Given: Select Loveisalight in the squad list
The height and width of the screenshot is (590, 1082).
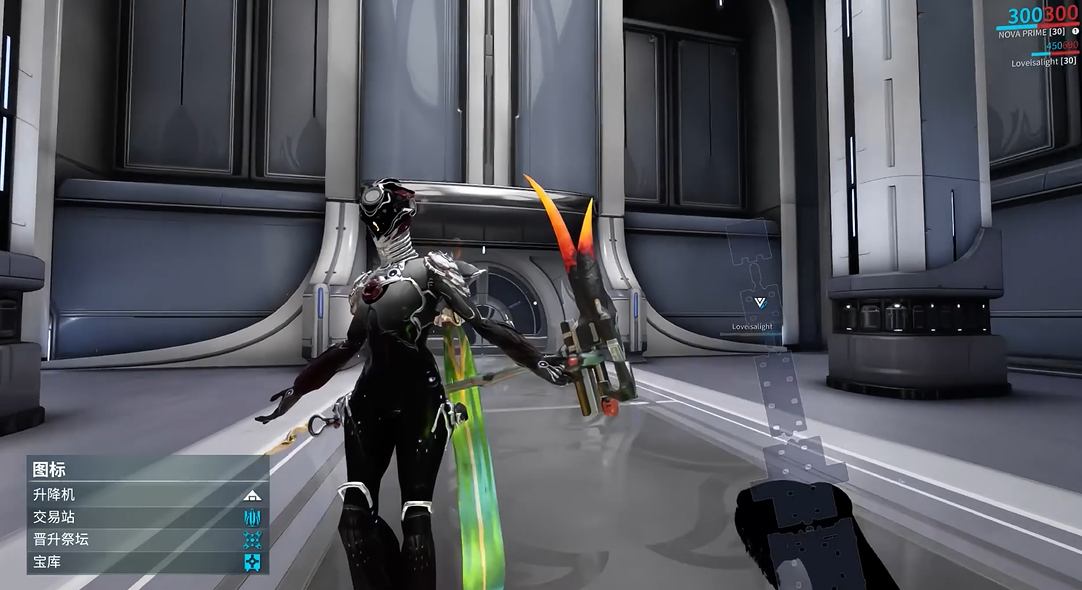Looking at the screenshot, I should click(1043, 61).
